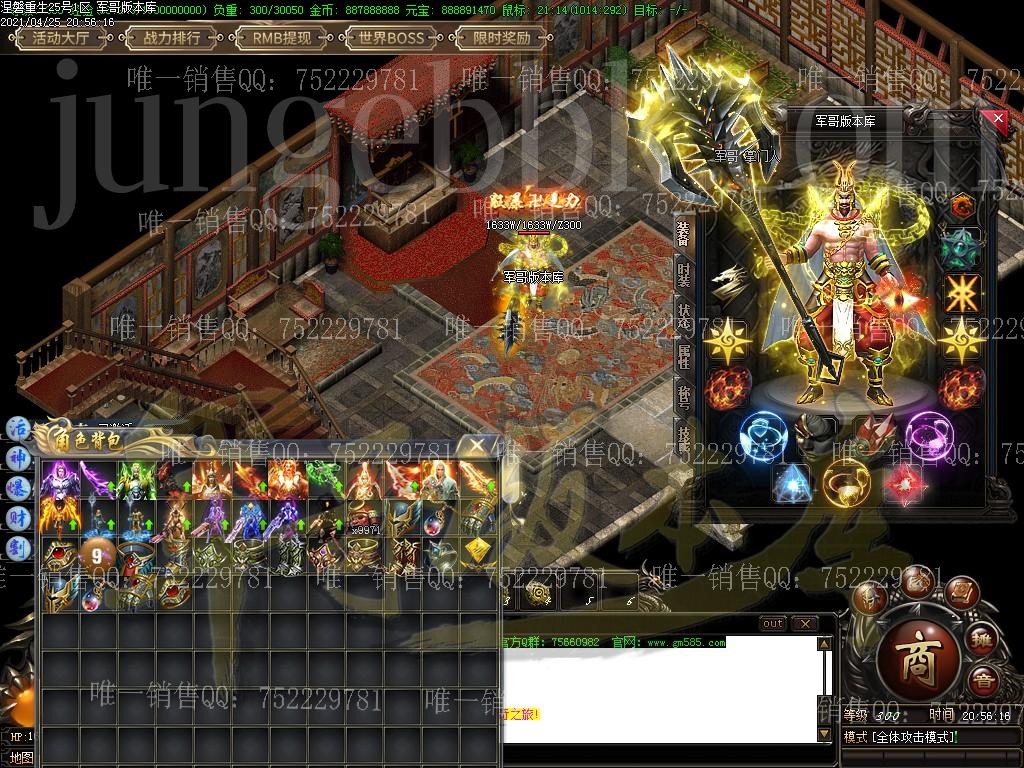Open the 世界BOSS panel
The width and height of the screenshot is (1024, 768).
[x=391, y=39]
